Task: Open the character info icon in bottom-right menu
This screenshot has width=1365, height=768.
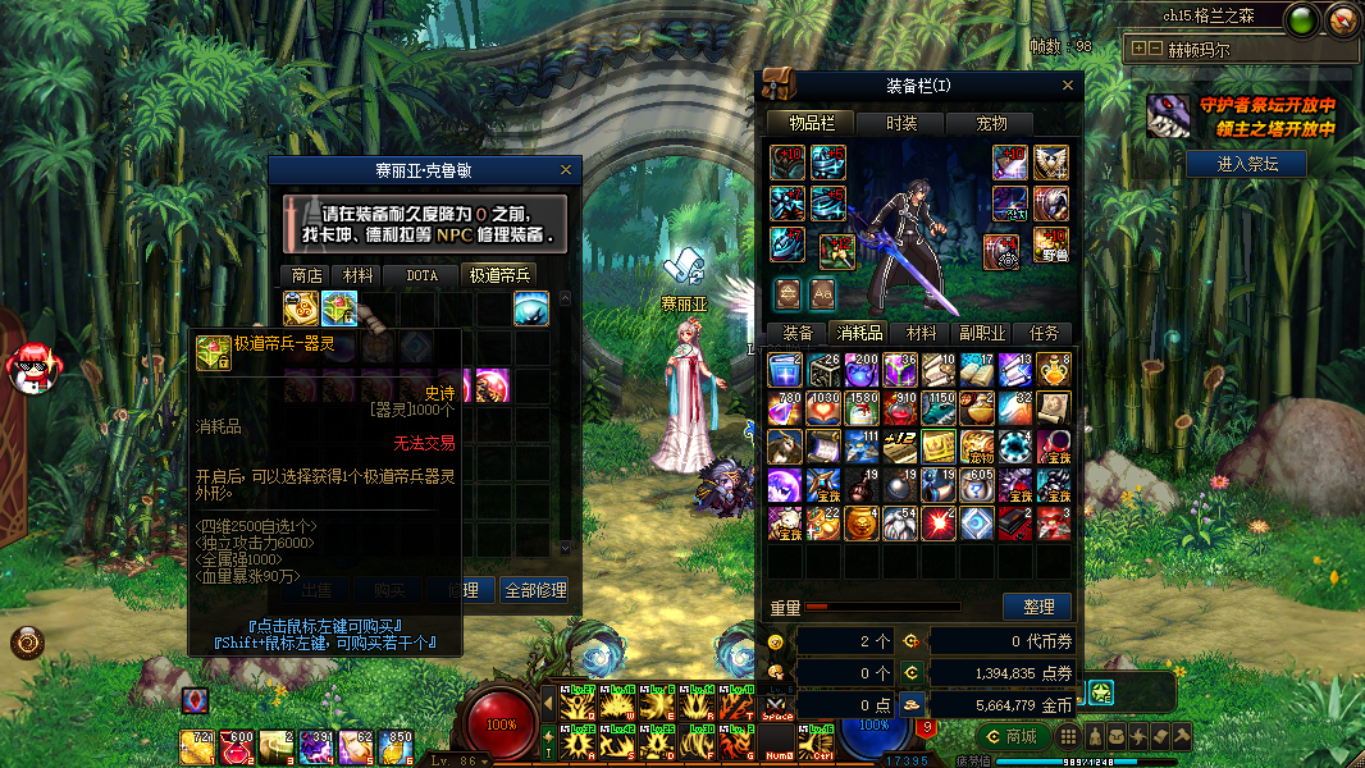Action: 1095,738
